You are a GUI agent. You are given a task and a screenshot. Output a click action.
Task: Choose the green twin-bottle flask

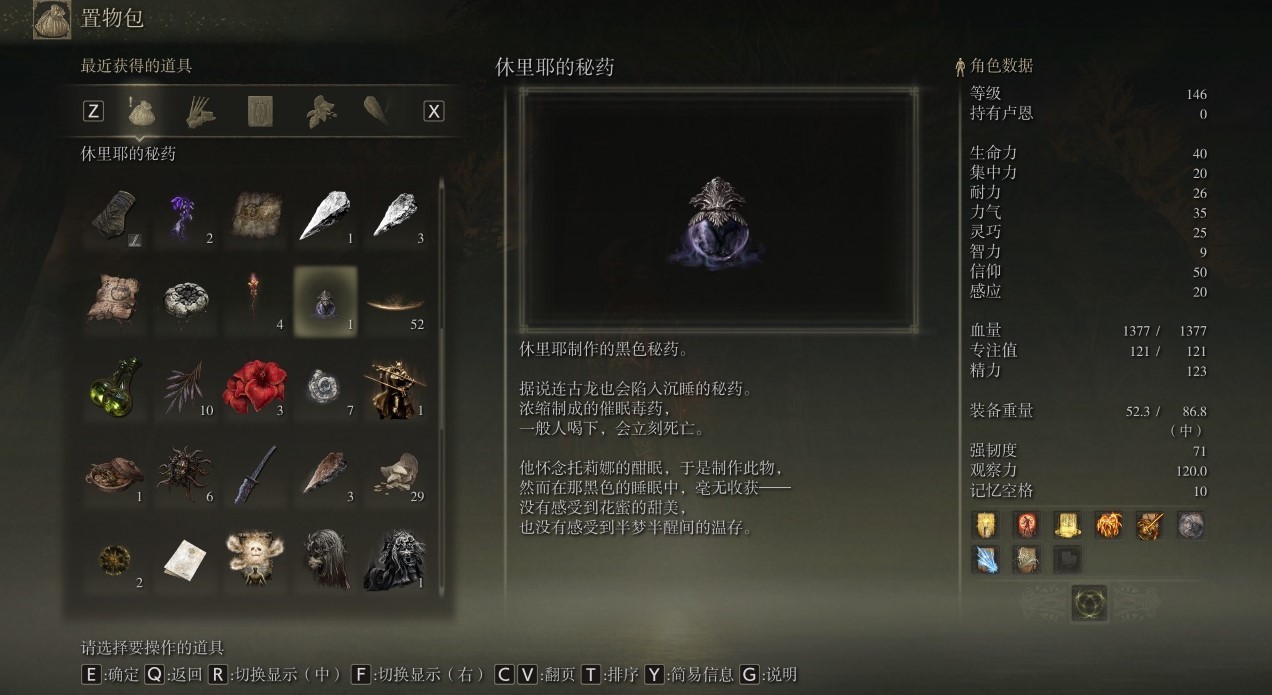tap(115, 387)
